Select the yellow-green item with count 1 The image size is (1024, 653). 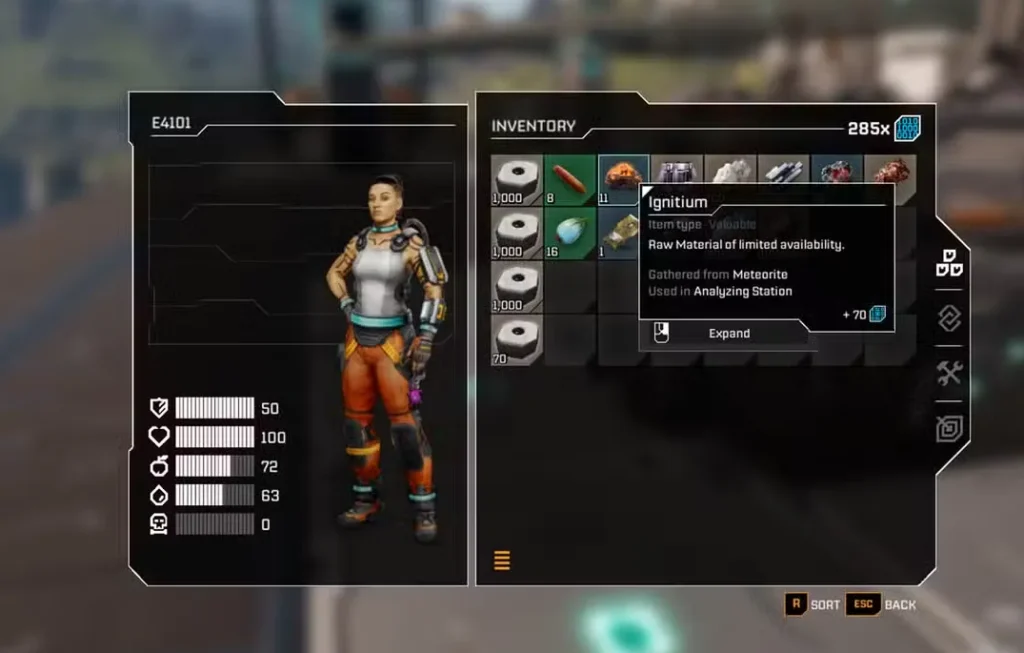pos(620,233)
